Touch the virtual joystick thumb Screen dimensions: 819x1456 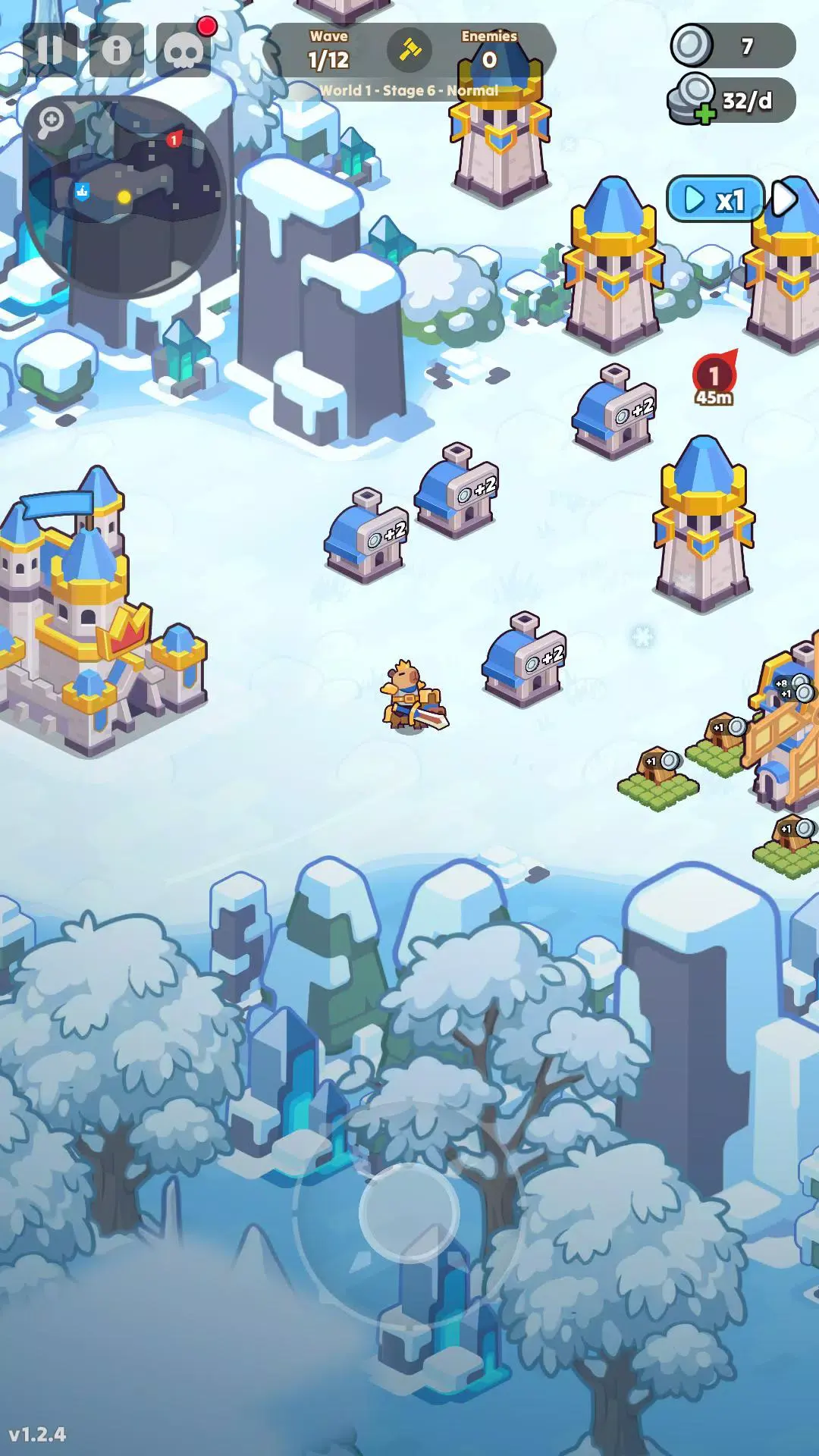click(x=409, y=1213)
